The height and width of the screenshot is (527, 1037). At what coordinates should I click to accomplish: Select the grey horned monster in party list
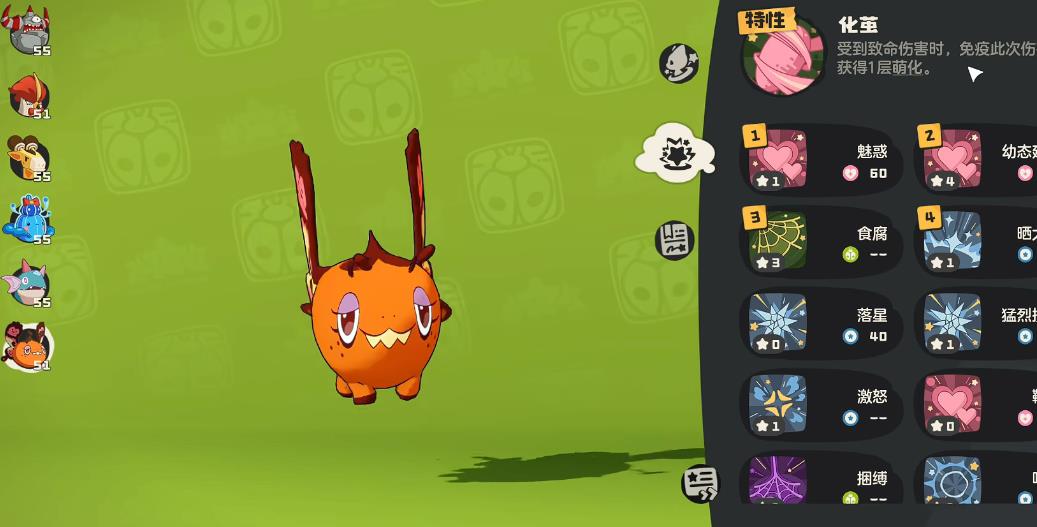click(x=29, y=30)
